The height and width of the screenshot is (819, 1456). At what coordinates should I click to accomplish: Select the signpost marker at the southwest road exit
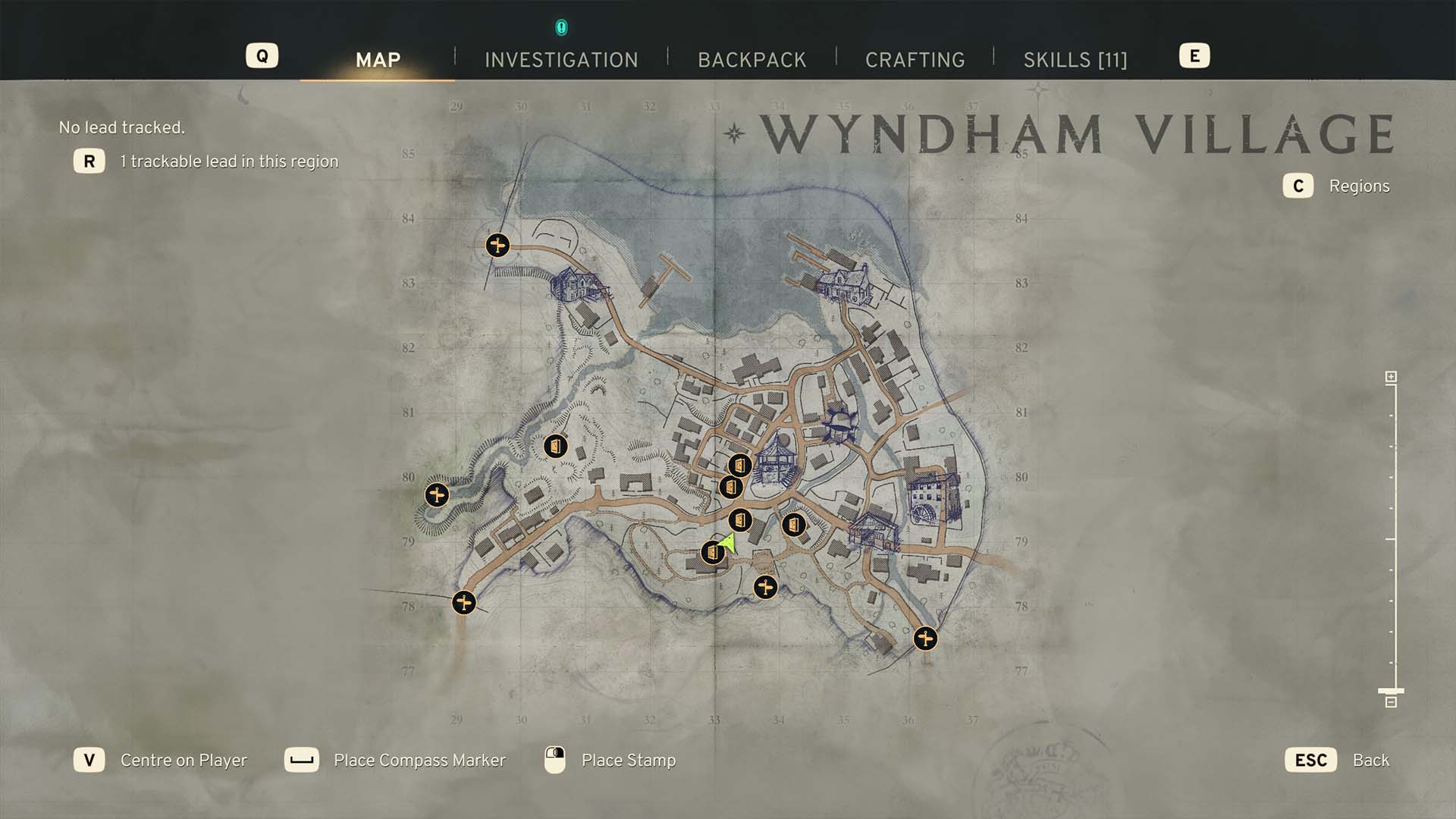click(463, 603)
